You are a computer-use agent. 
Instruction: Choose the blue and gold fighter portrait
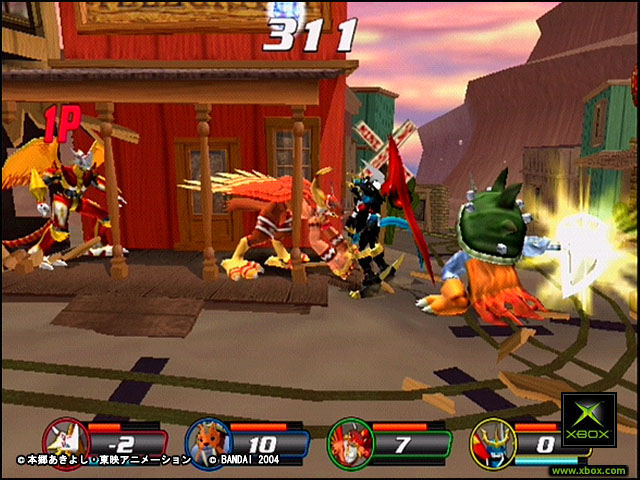tap(491, 441)
